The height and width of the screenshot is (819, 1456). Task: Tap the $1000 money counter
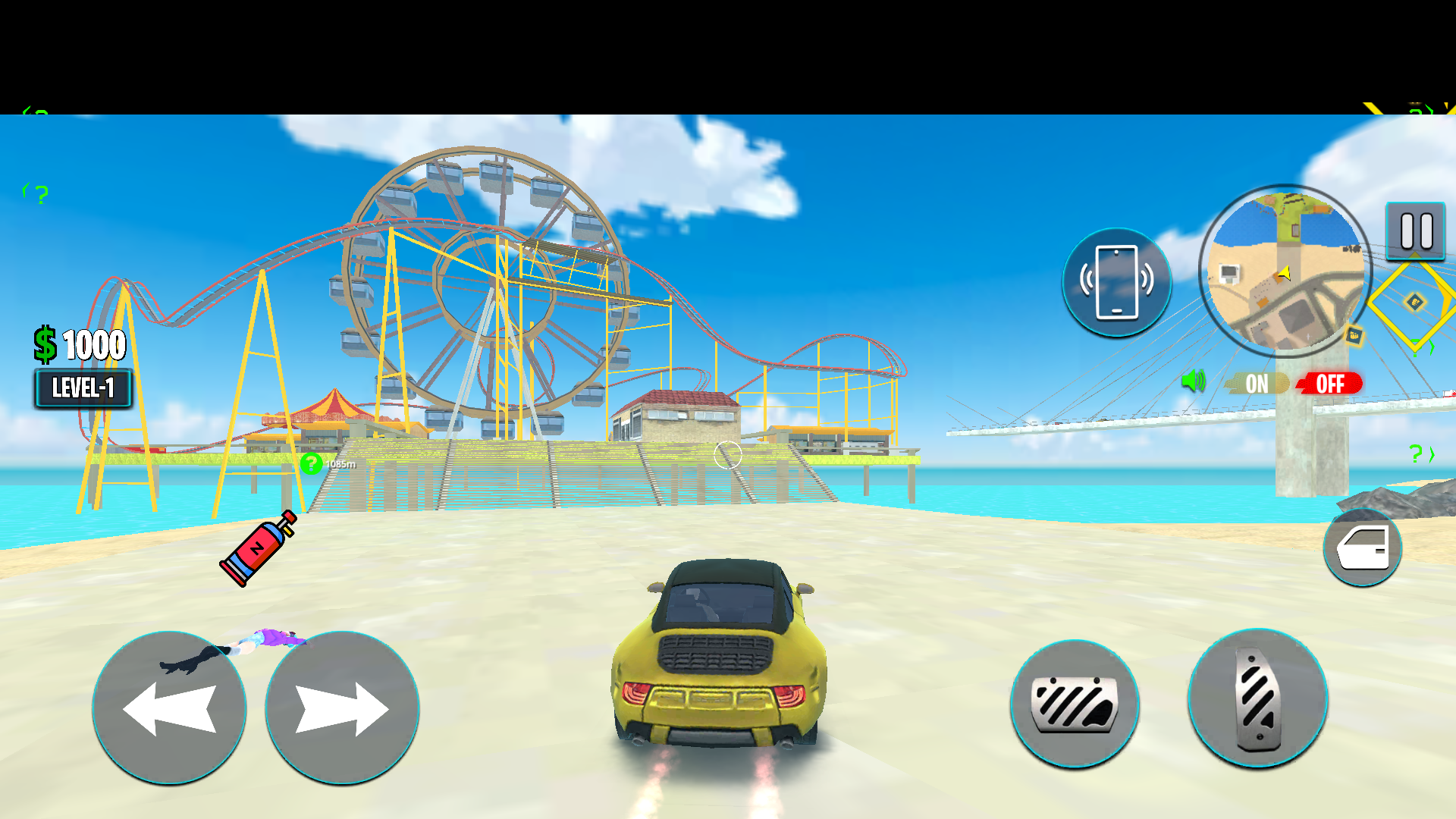tap(78, 345)
